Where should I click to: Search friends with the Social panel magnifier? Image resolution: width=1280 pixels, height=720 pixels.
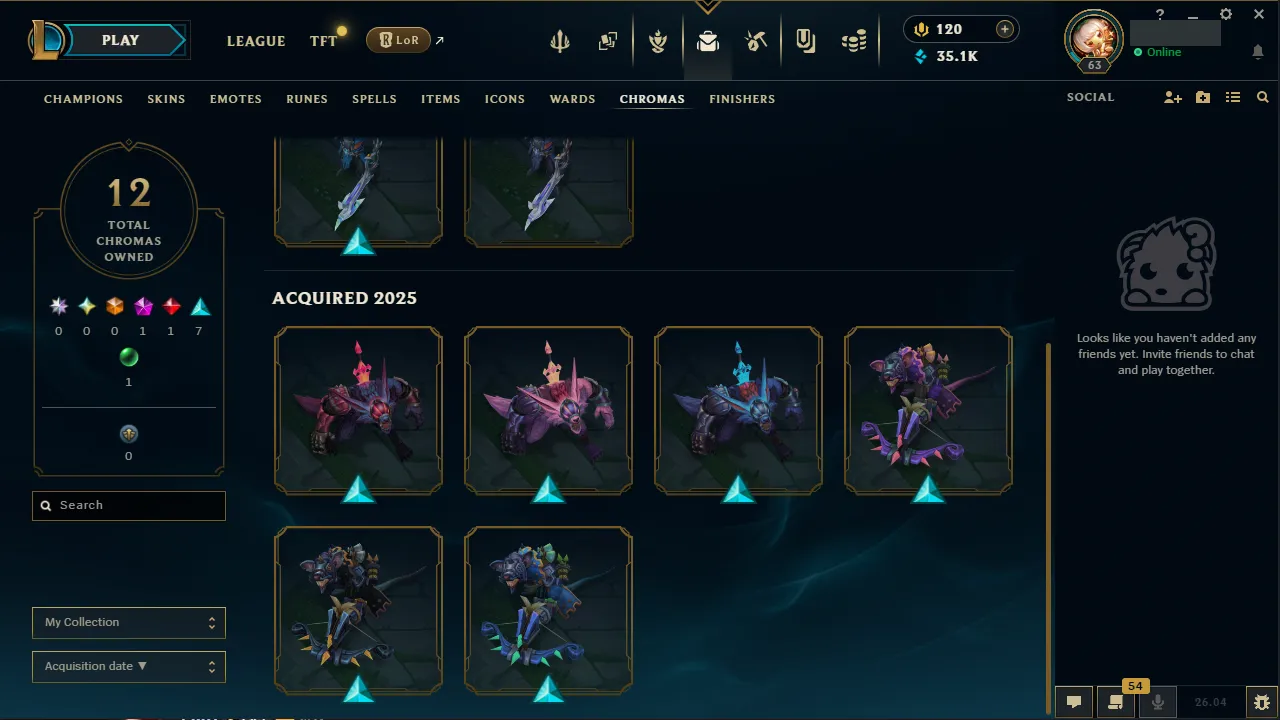tap(1262, 97)
